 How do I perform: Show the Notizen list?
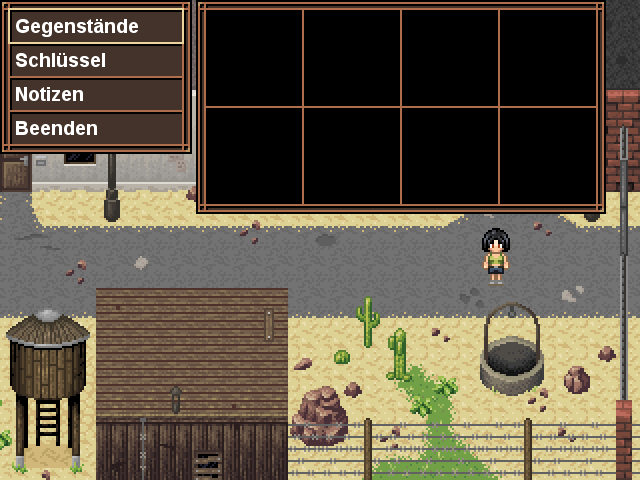click(96, 94)
